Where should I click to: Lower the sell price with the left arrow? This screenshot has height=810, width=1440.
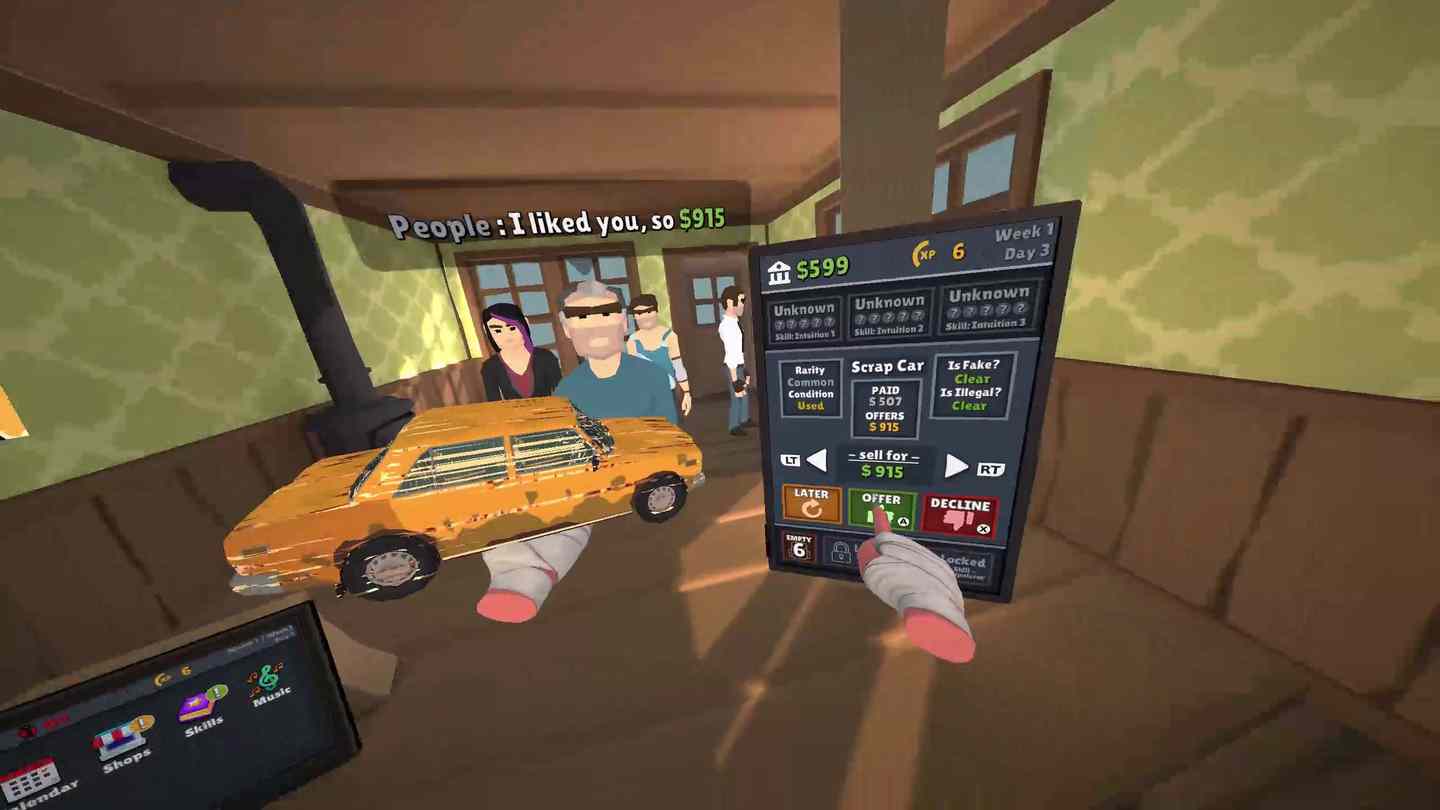coord(817,460)
